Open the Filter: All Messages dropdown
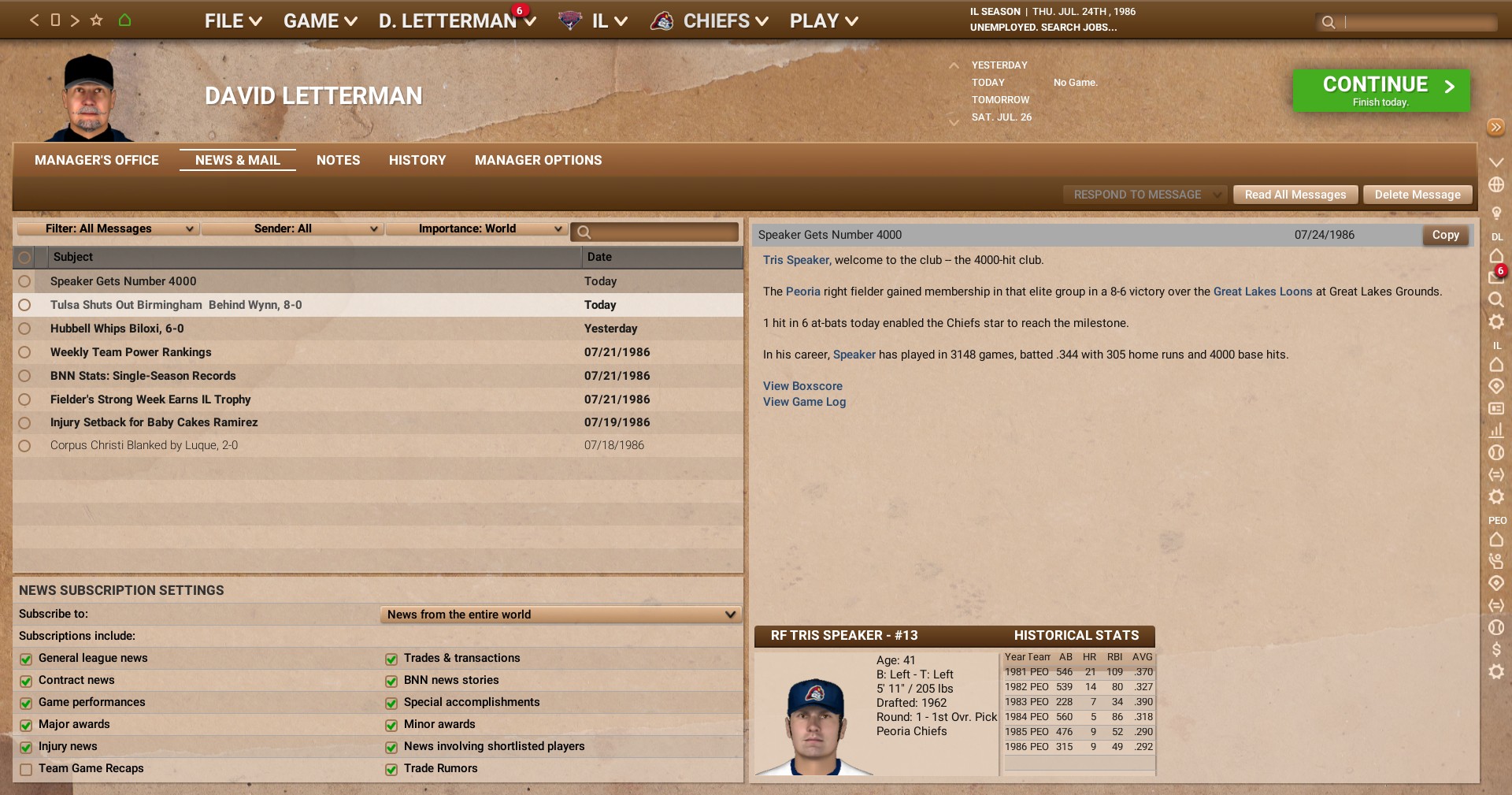The height and width of the screenshot is (795, 1512). [108, 228]
